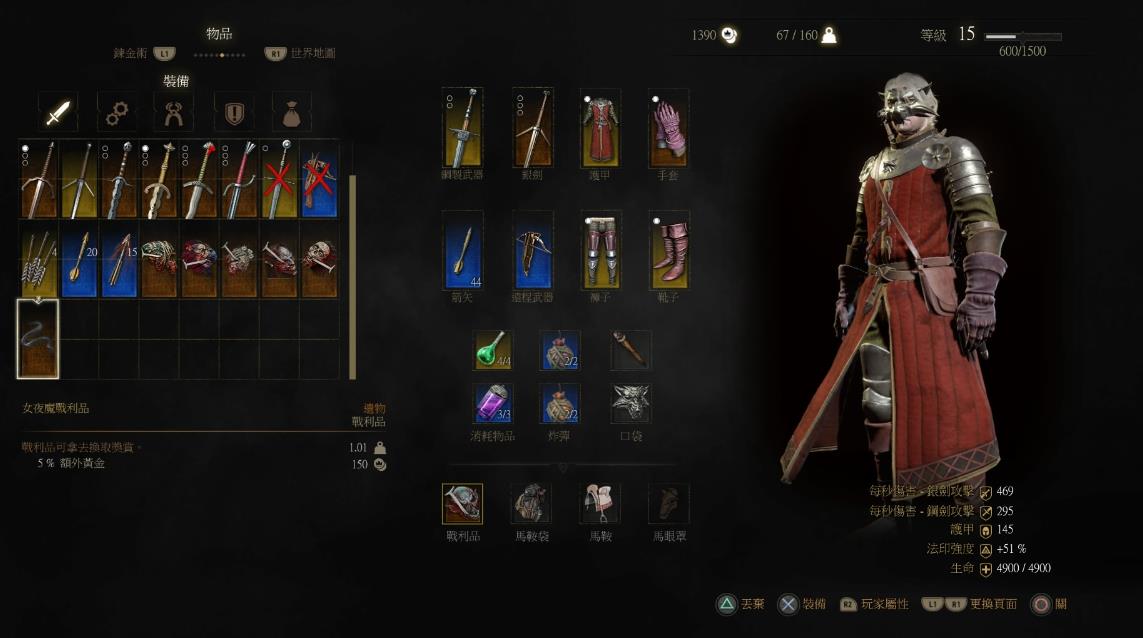Select the alchemy pincers tab
The image size is (1143, 638).
click(174, 113)
